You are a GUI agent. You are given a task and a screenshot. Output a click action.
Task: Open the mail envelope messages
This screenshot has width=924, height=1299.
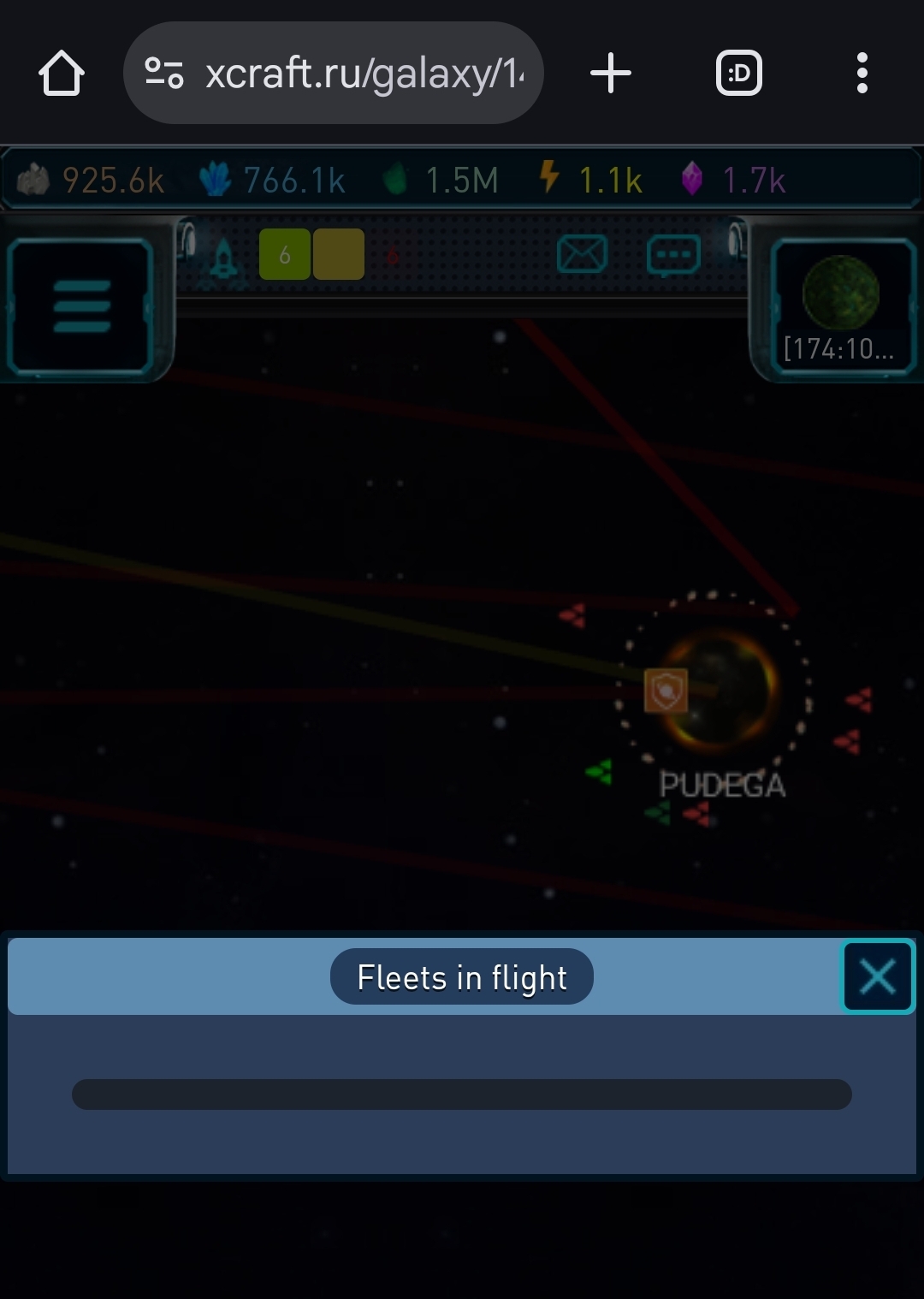click(x=582, y=255)
